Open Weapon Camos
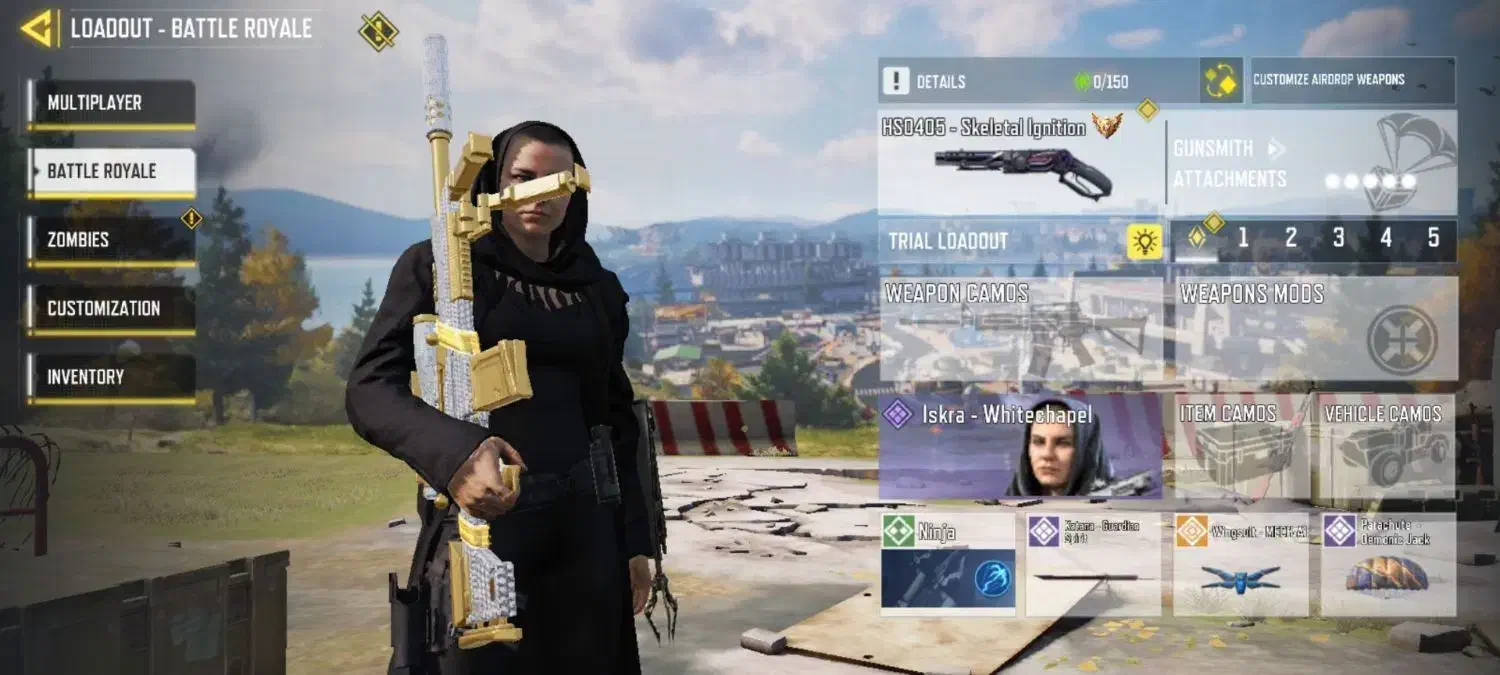 coord(1020,328)
